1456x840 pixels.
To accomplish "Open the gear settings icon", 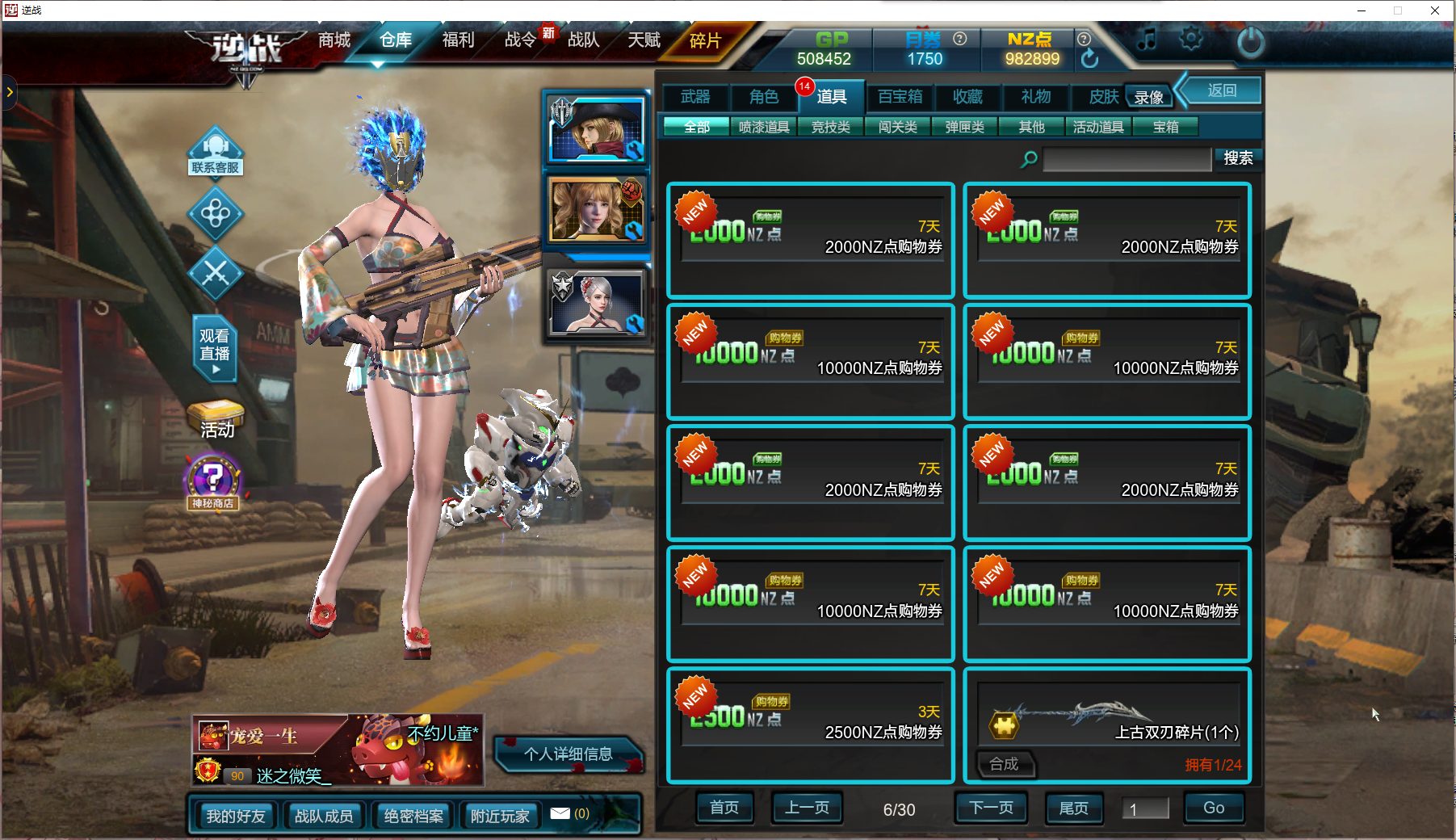I will [1190, 39].
